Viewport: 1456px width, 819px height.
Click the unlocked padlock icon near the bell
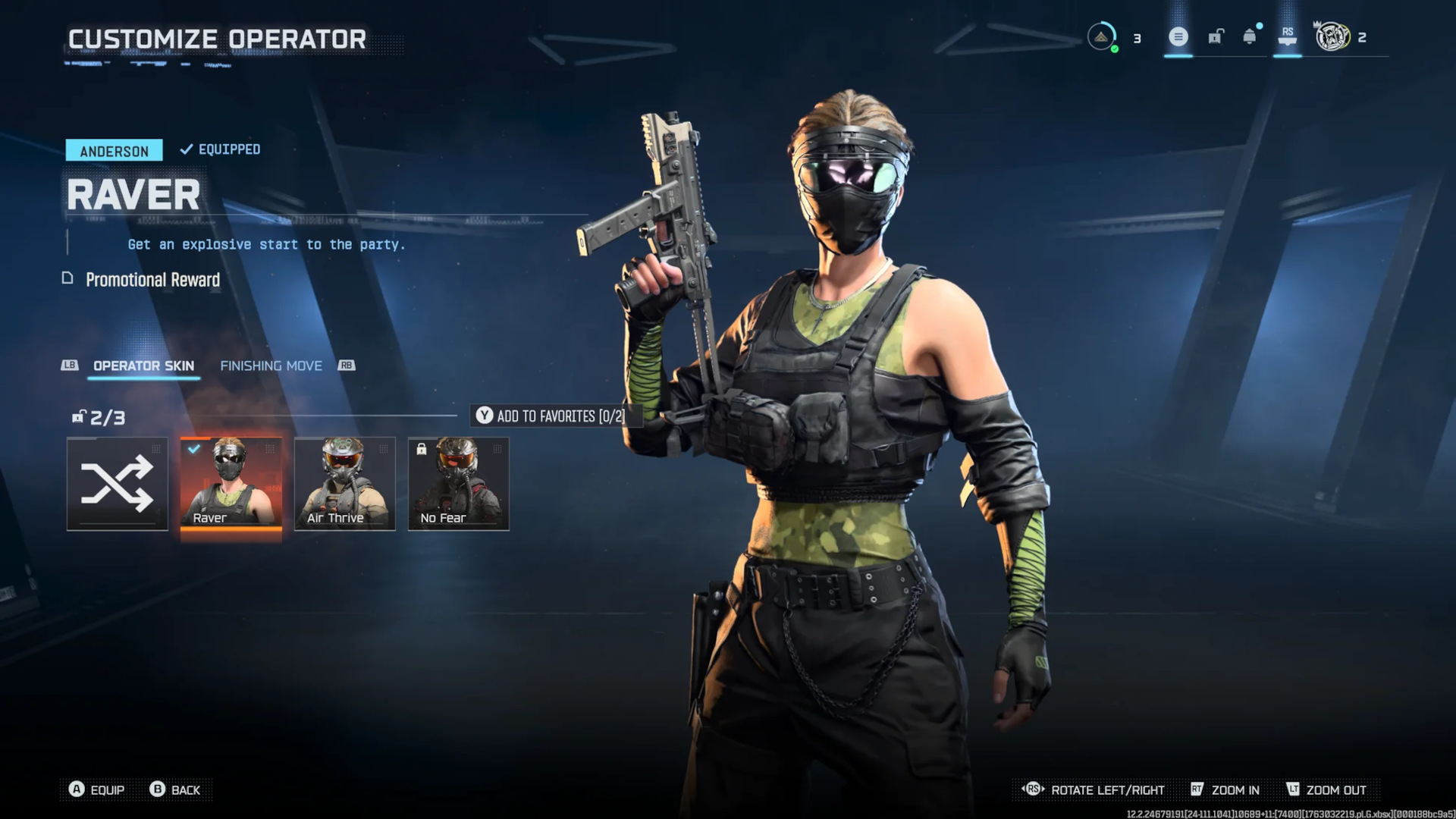click(1216, 36)
